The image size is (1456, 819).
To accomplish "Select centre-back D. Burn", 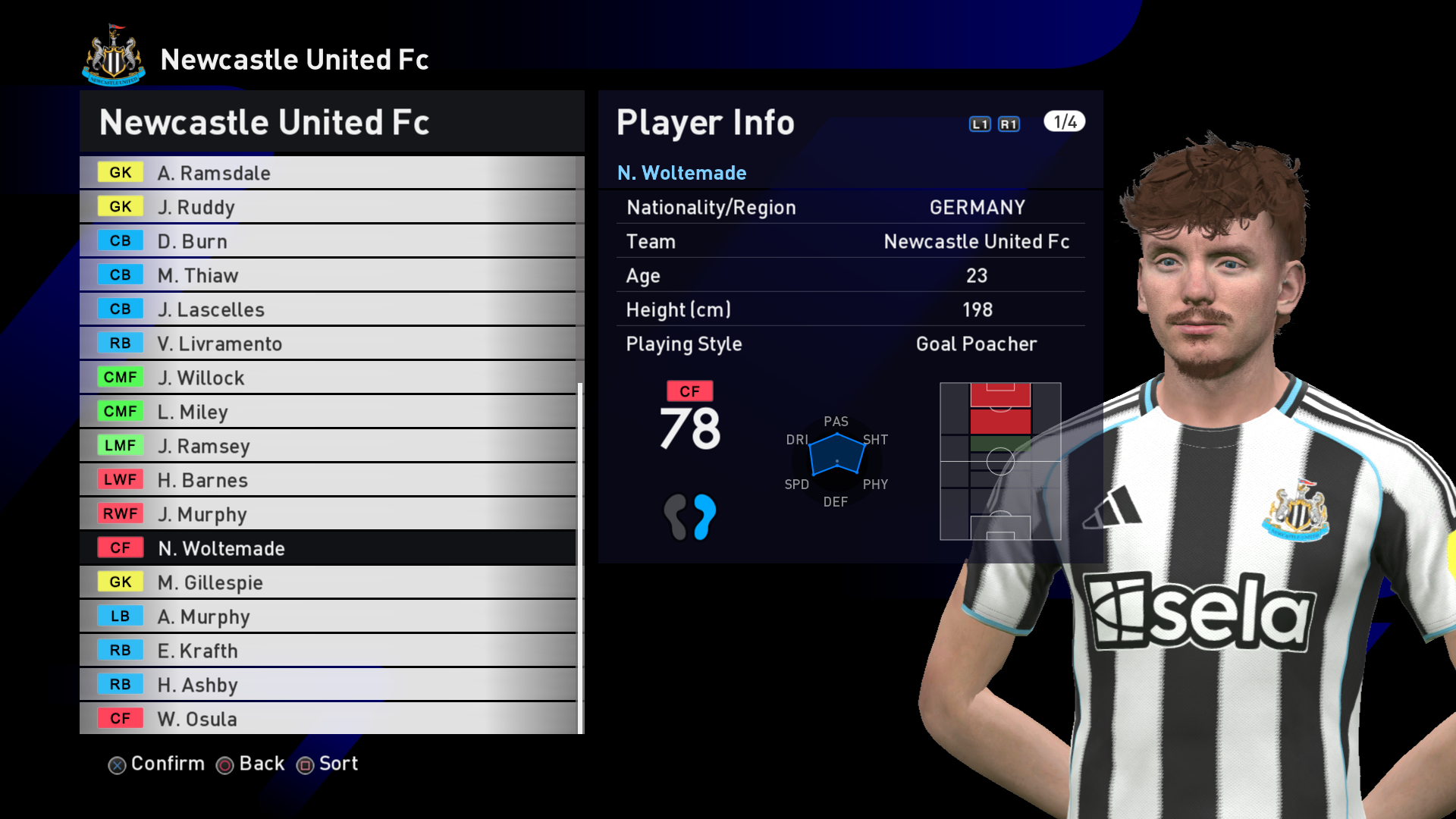I will click(328, 241).
